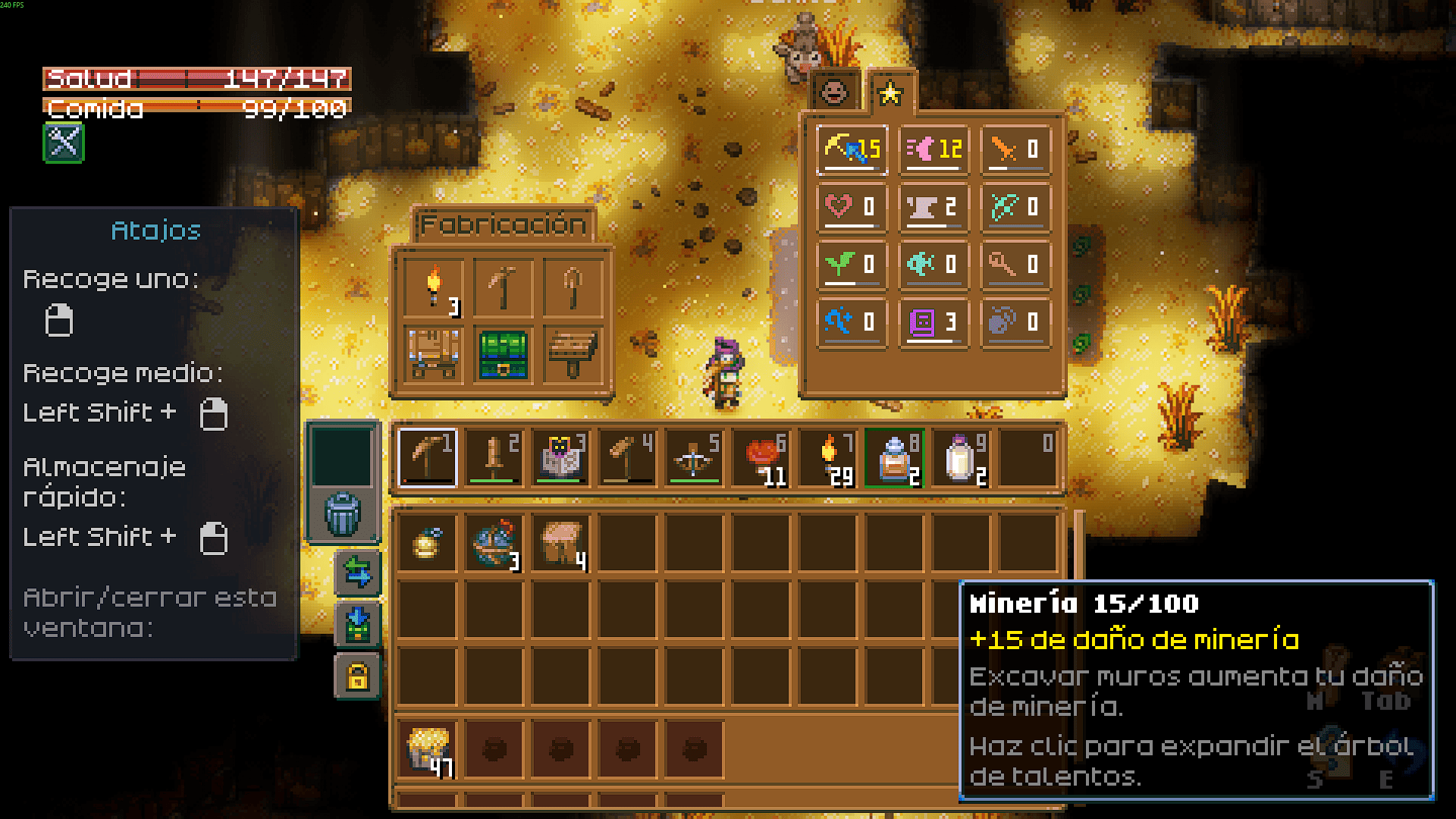Select the stack of 47 ore

428,749
